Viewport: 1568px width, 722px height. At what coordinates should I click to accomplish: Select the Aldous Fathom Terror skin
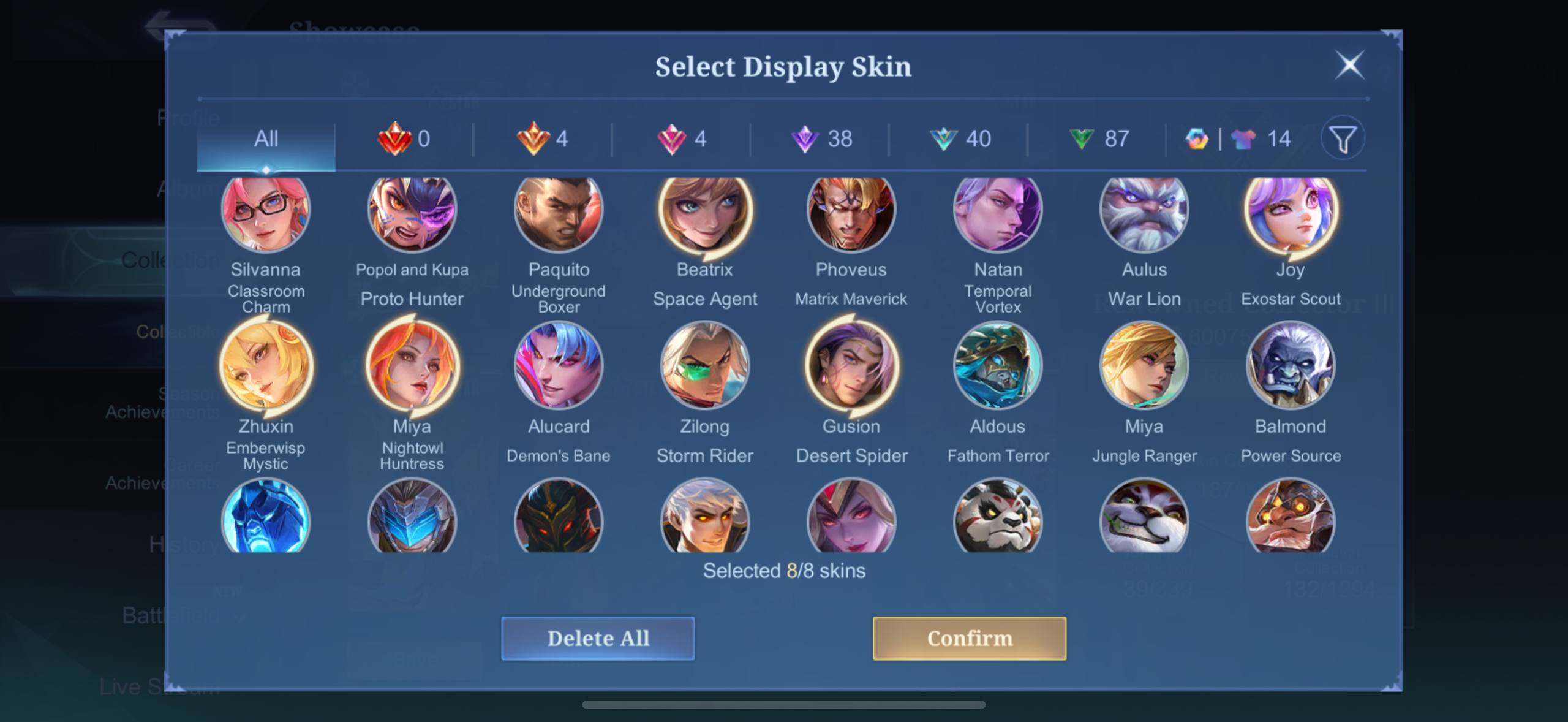[x=997, y=365]
